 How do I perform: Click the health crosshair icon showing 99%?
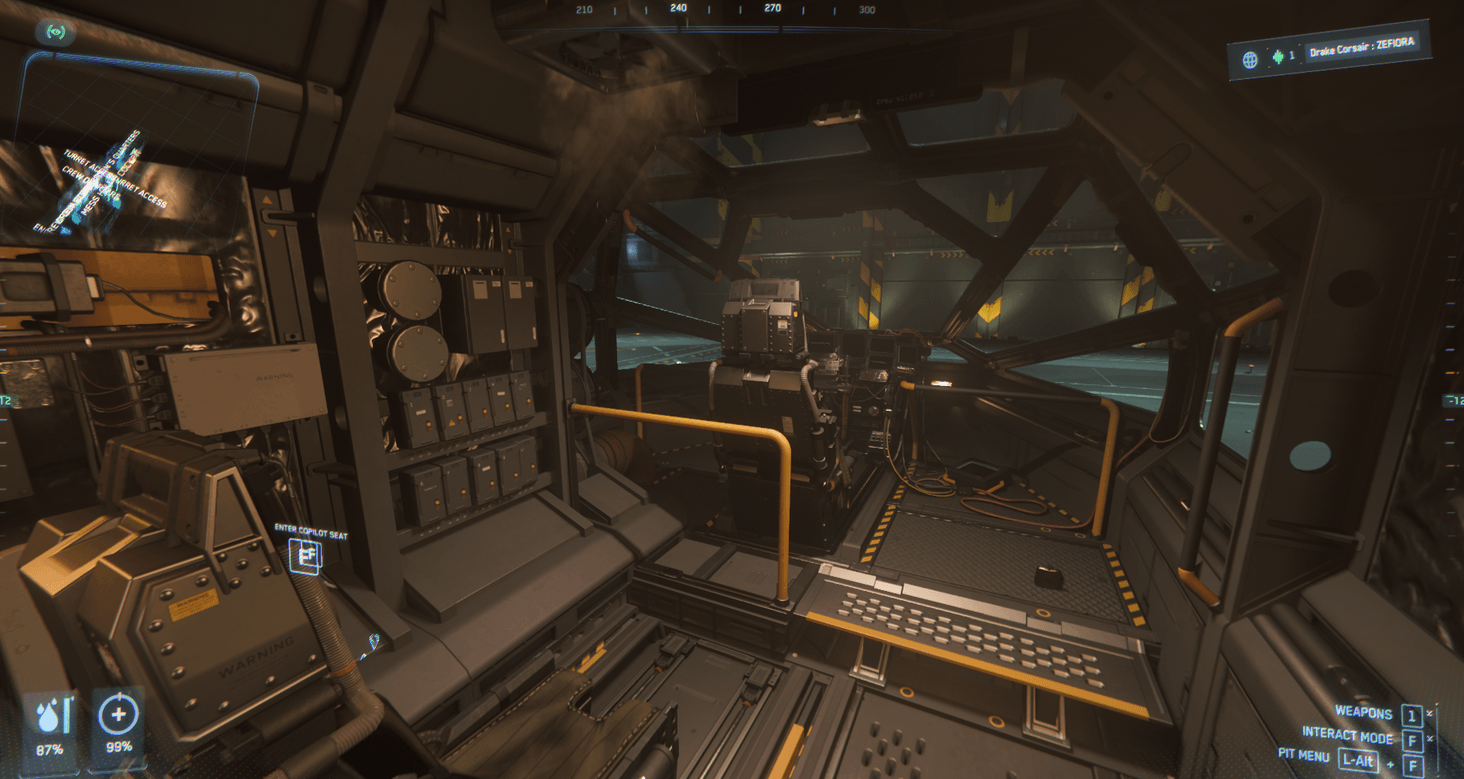117,716
